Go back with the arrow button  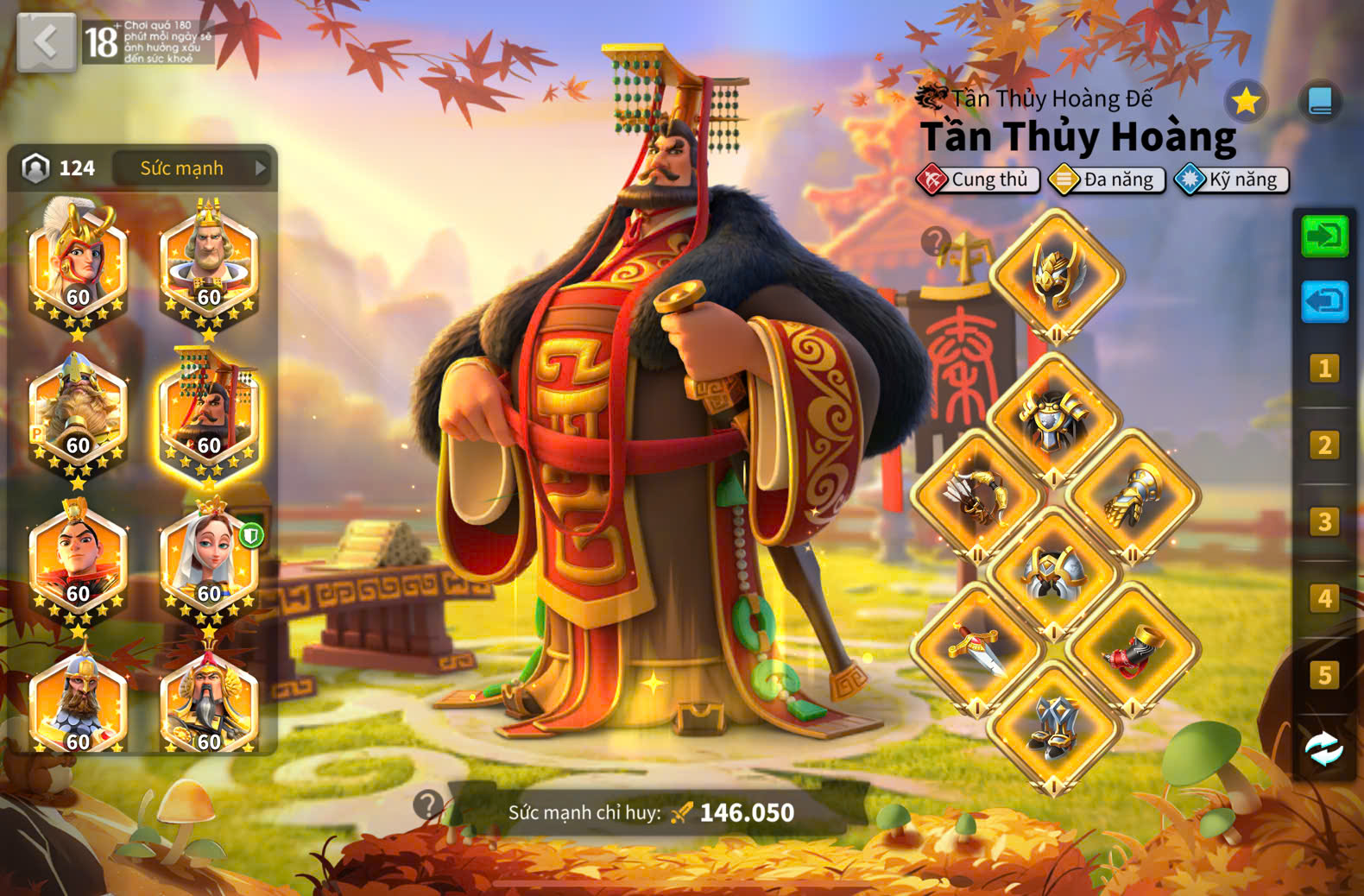click(x=46, y=41)
